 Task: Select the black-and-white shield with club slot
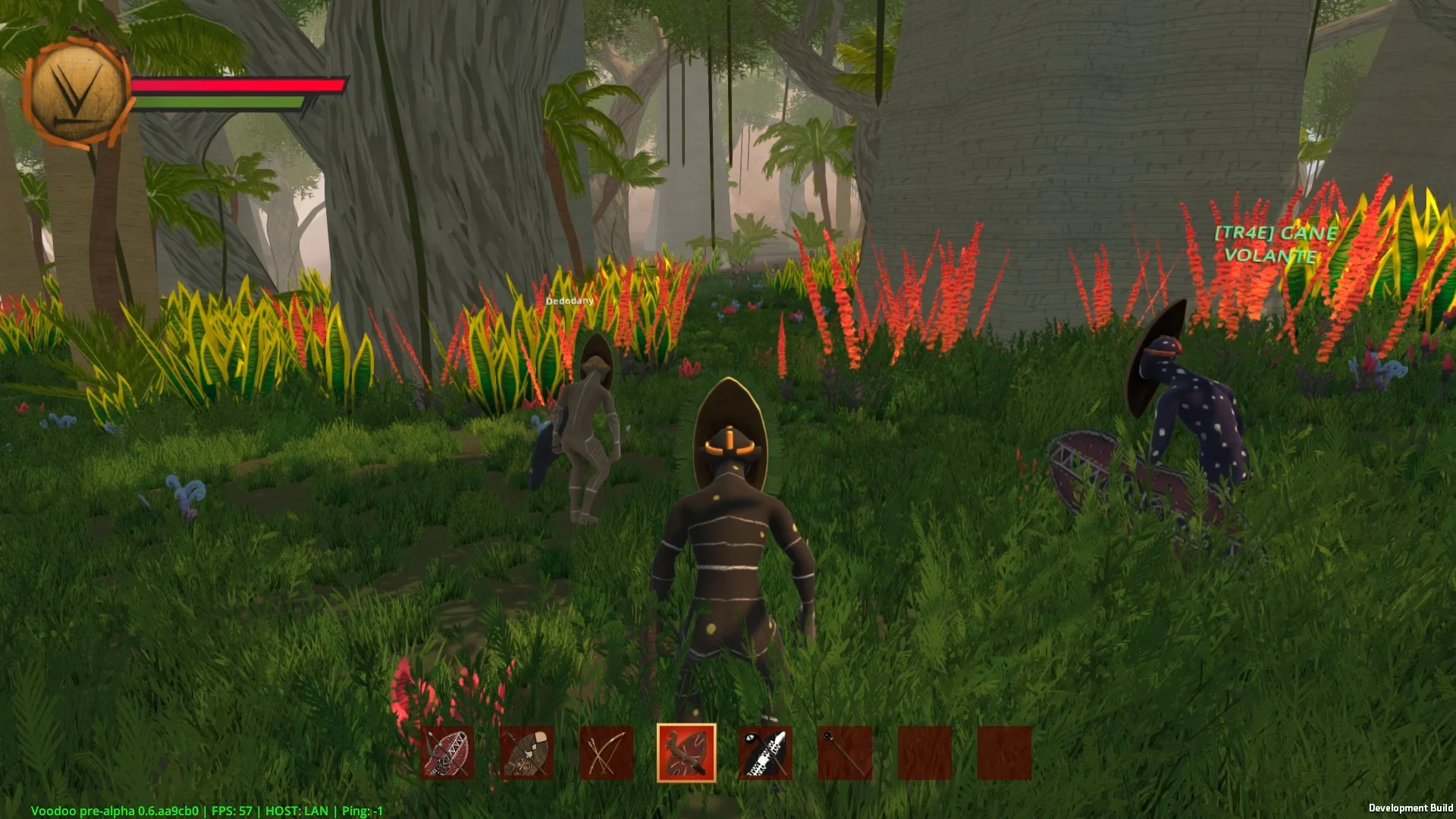pos(765,753)
